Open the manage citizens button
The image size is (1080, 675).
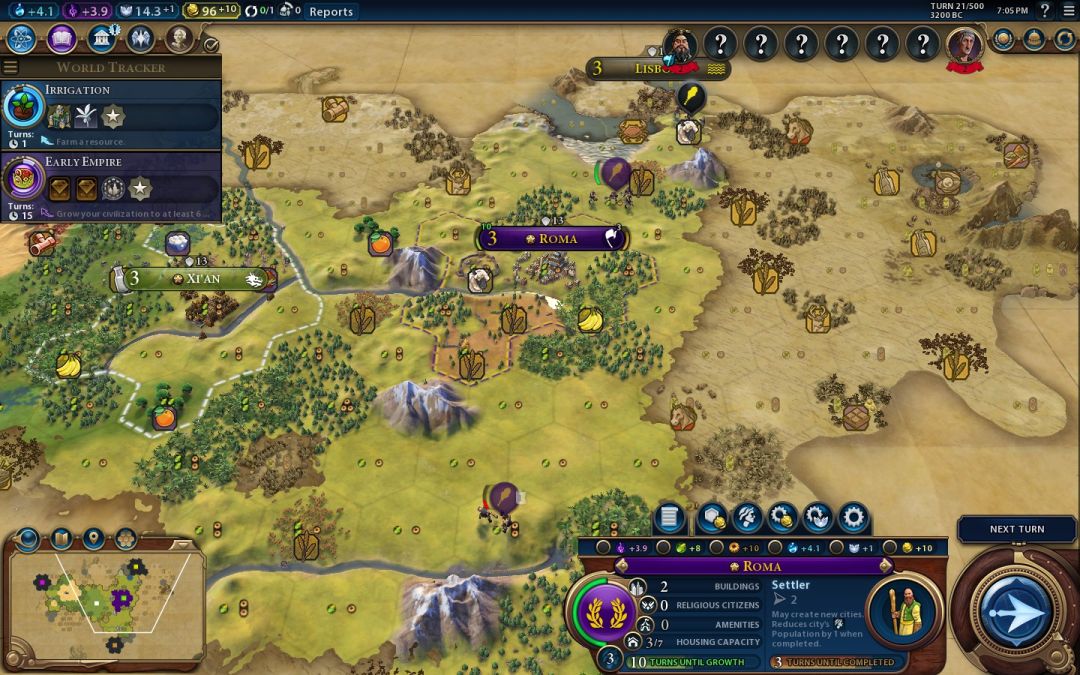746,518
